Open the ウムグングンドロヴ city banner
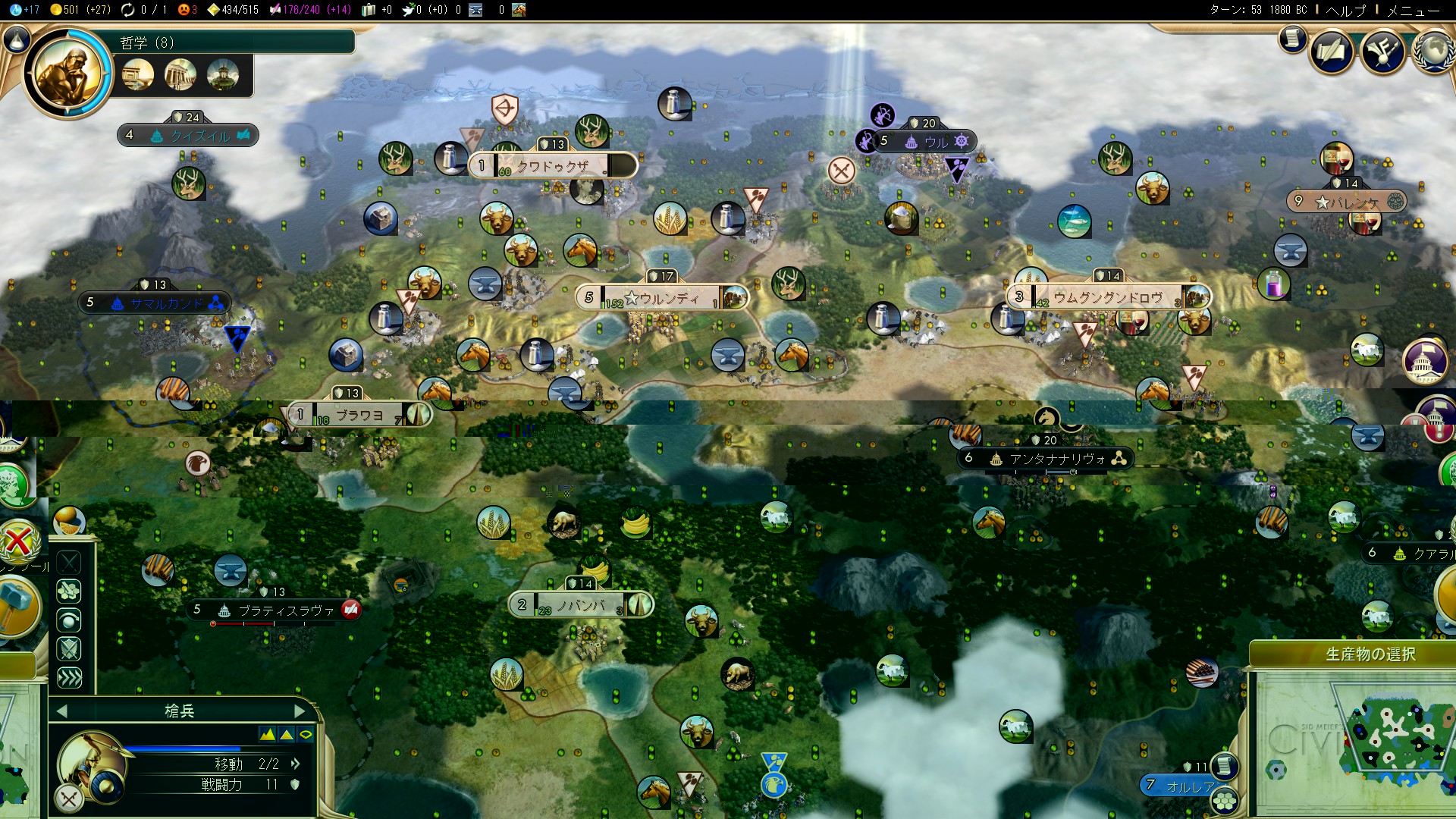The height and width of the screenshot is (819, 1456). pos(1108,297)
